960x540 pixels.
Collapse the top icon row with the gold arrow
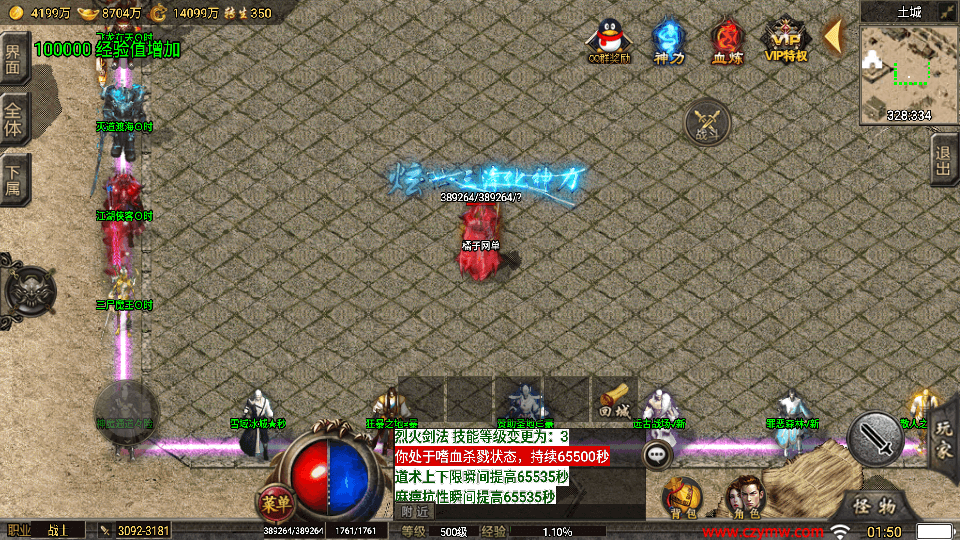[832, 35]
